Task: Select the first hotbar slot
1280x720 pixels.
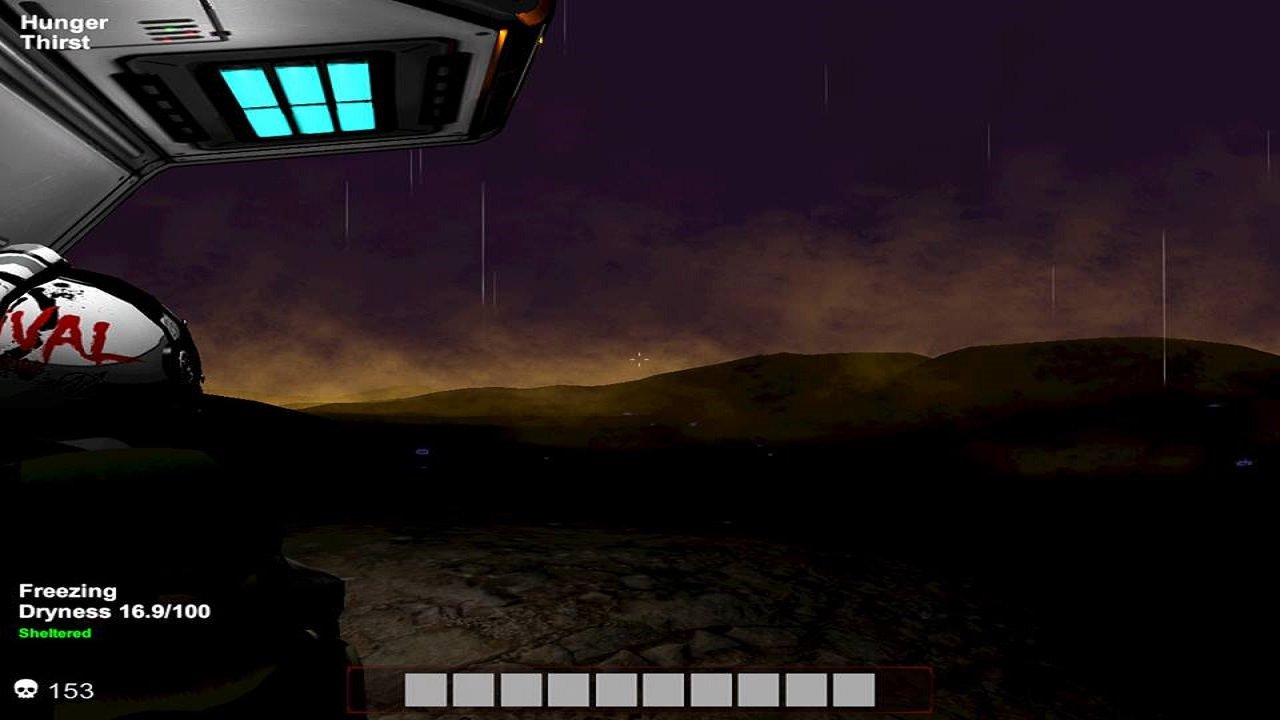Action: click(x=426, y=690)
